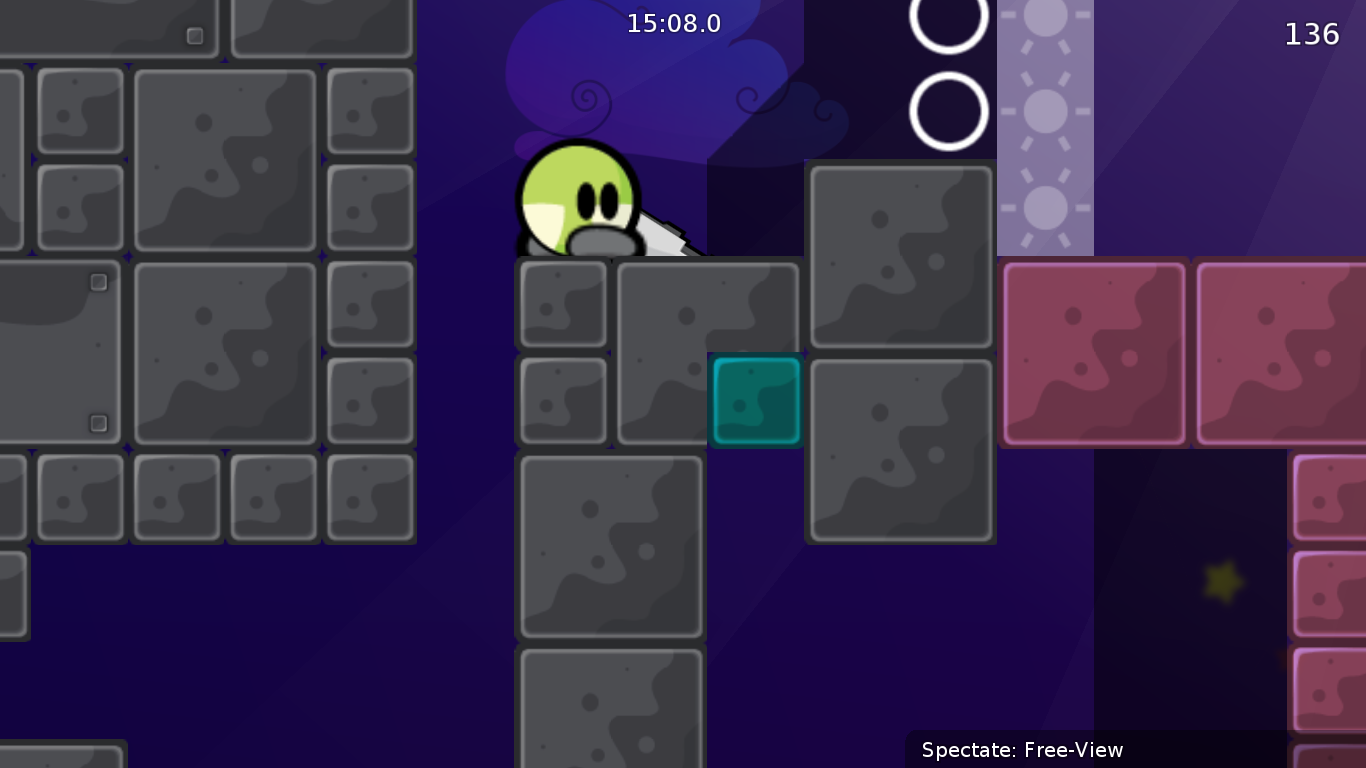
Task: Click the upper white ring
Action: 948,15
